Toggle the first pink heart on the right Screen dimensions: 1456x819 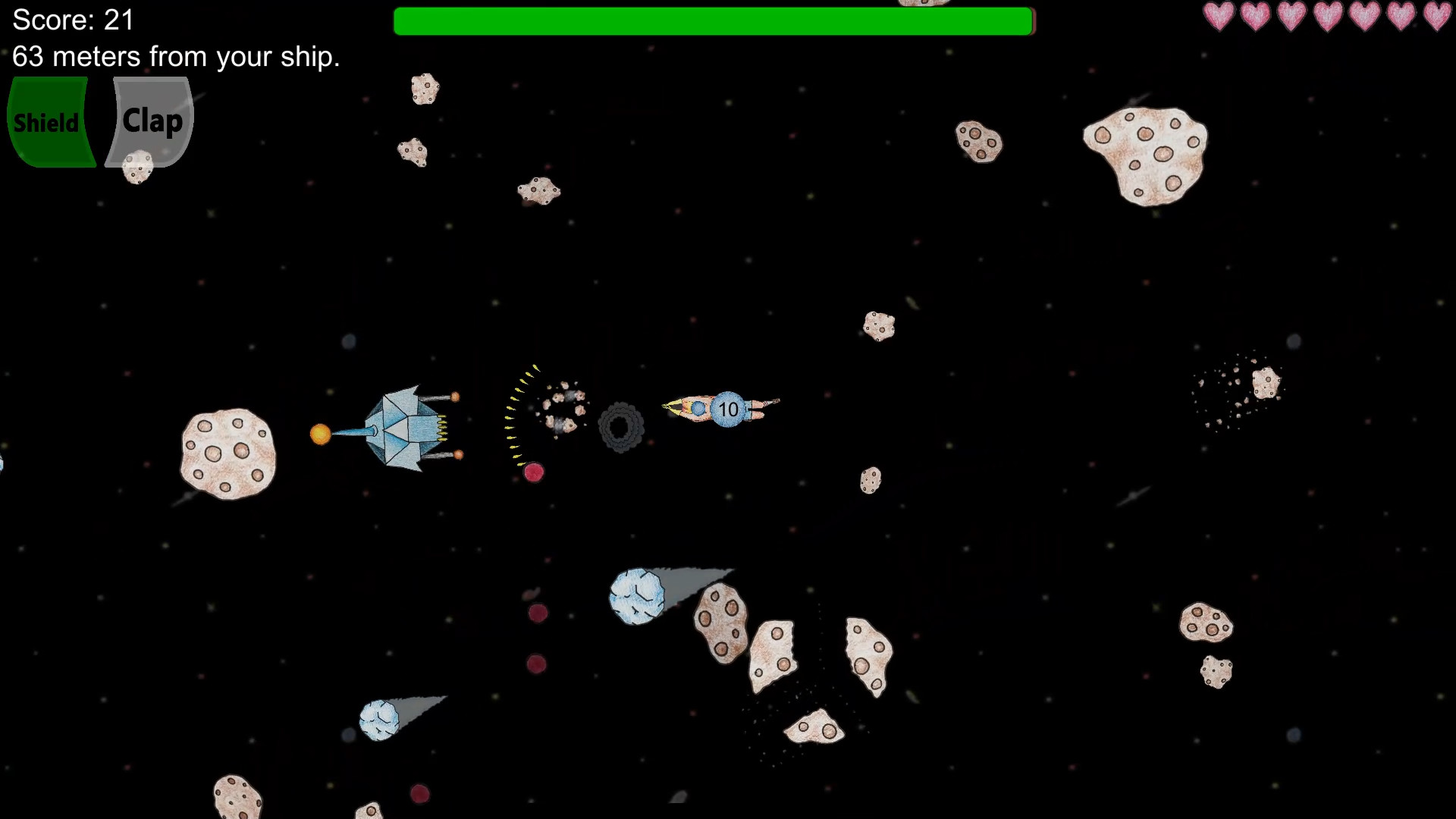[x=1218, y=17]
